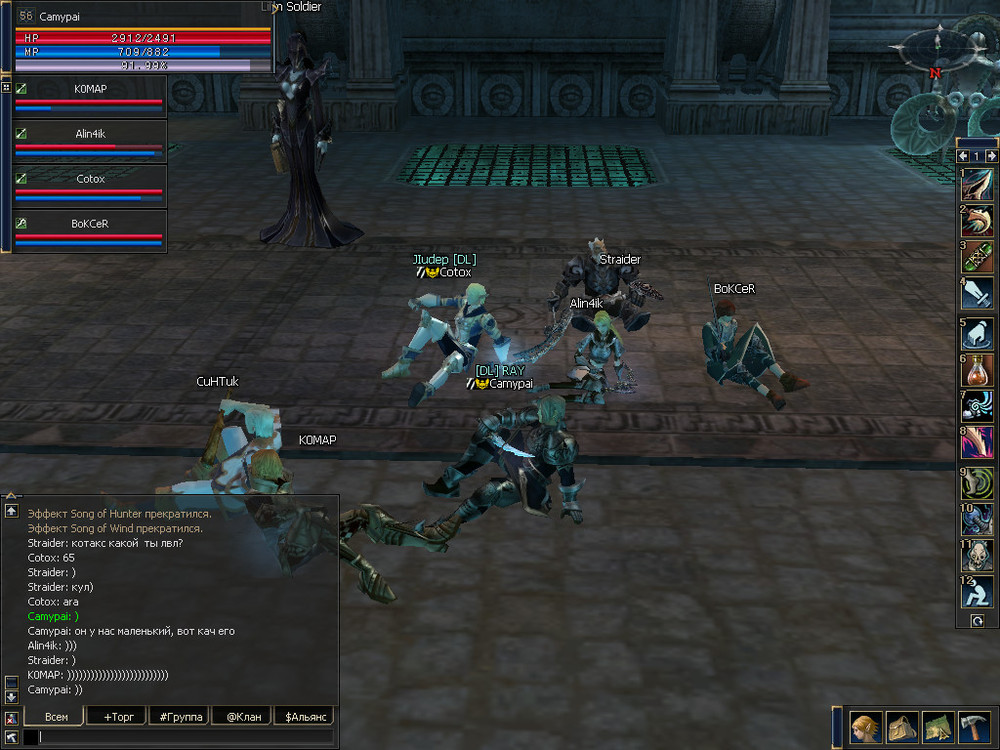Select party member K0MAP in the party list
Image resolution: width=1000 pixels, height=750 pixels.
(x=89, y=97)
